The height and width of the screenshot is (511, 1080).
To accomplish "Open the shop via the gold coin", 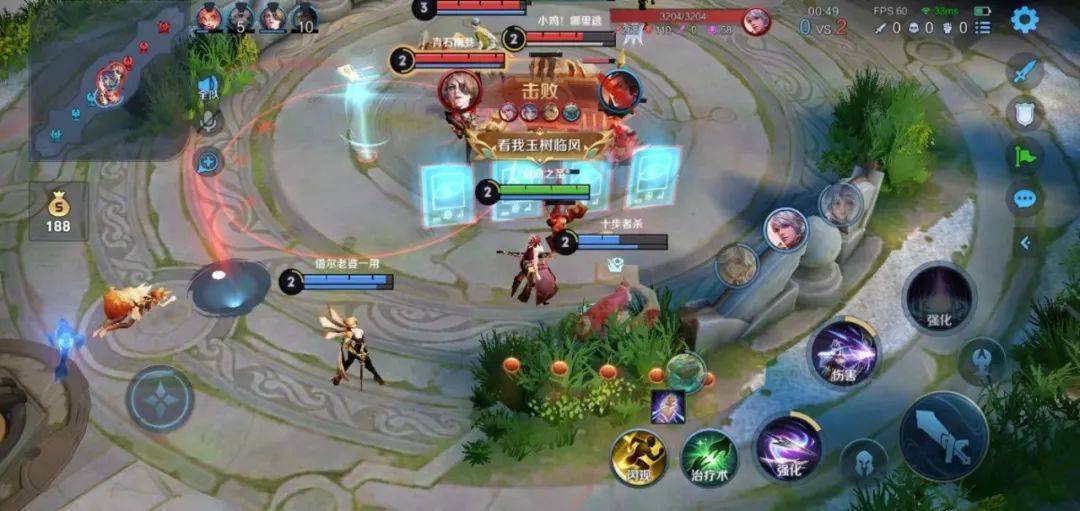I will tap(58, 211).
